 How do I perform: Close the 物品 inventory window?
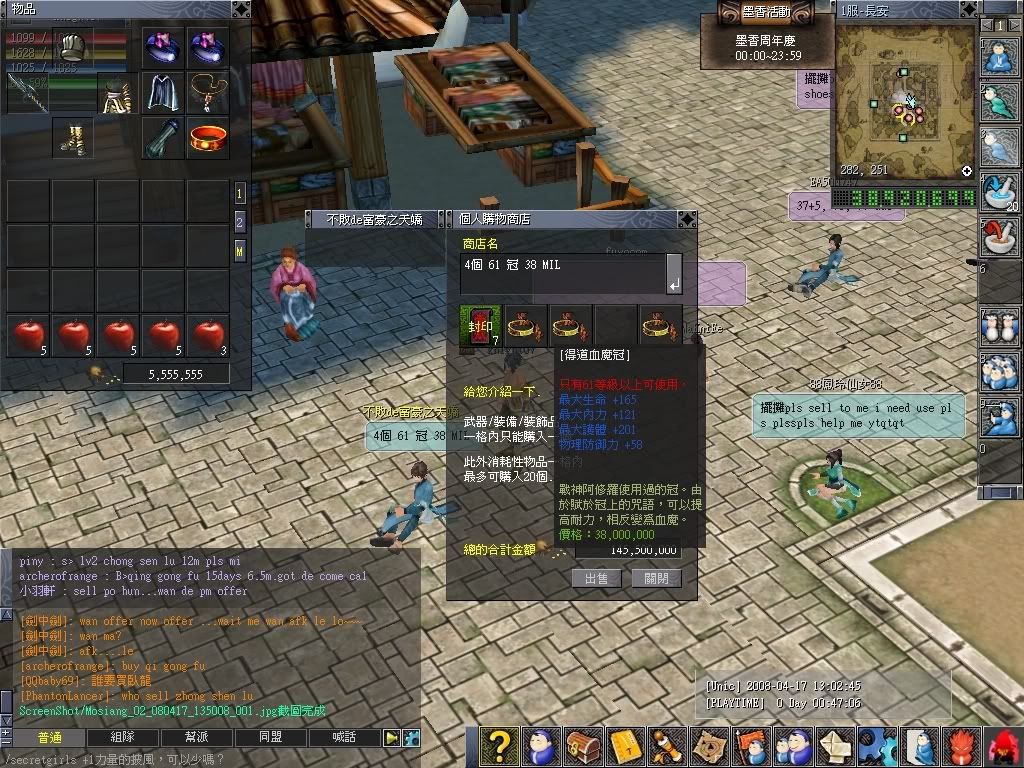click(241, 9)
